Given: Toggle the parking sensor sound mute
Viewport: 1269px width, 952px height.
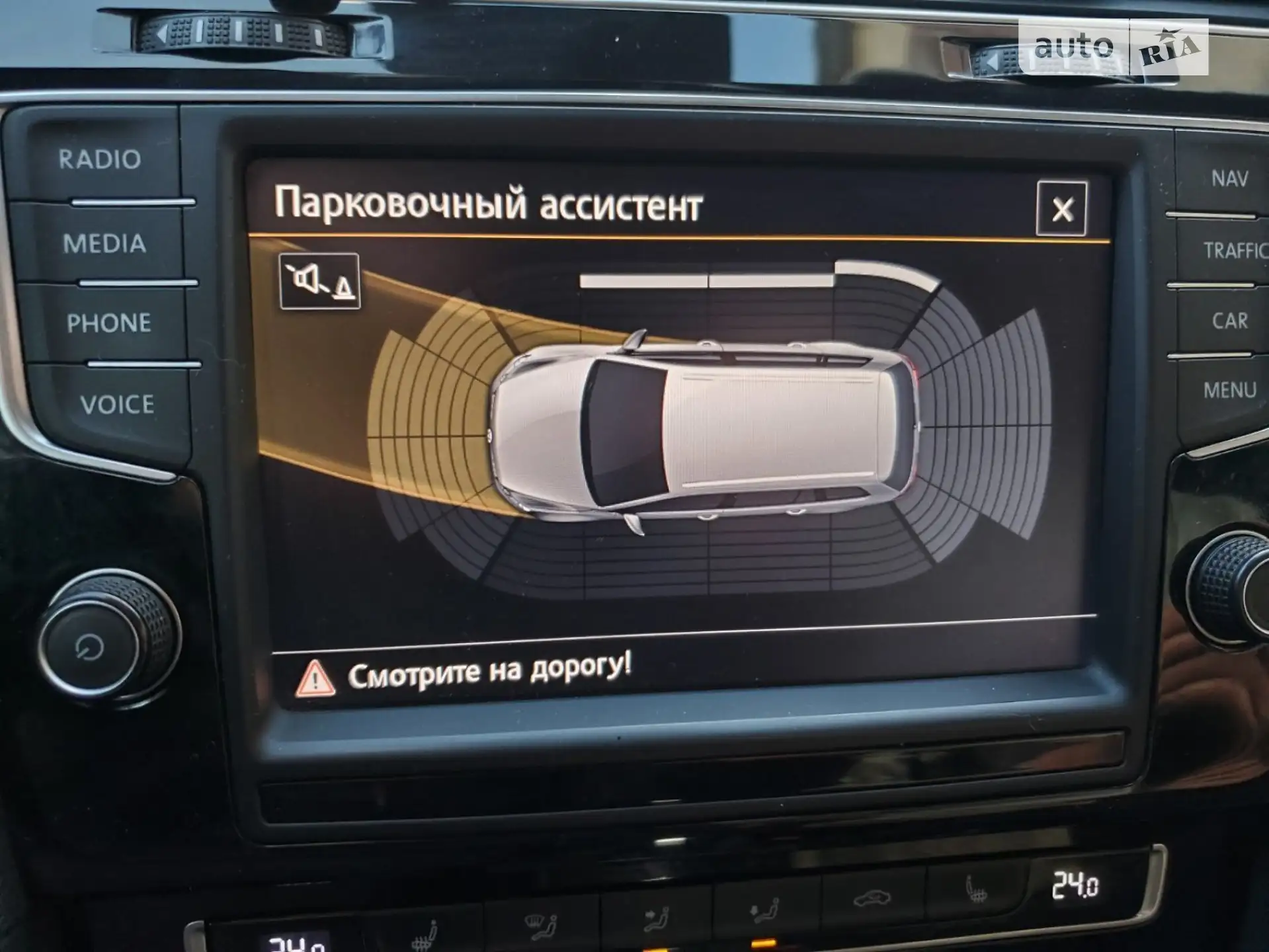Looking at the screenshot, I should (x=320, y=282).
